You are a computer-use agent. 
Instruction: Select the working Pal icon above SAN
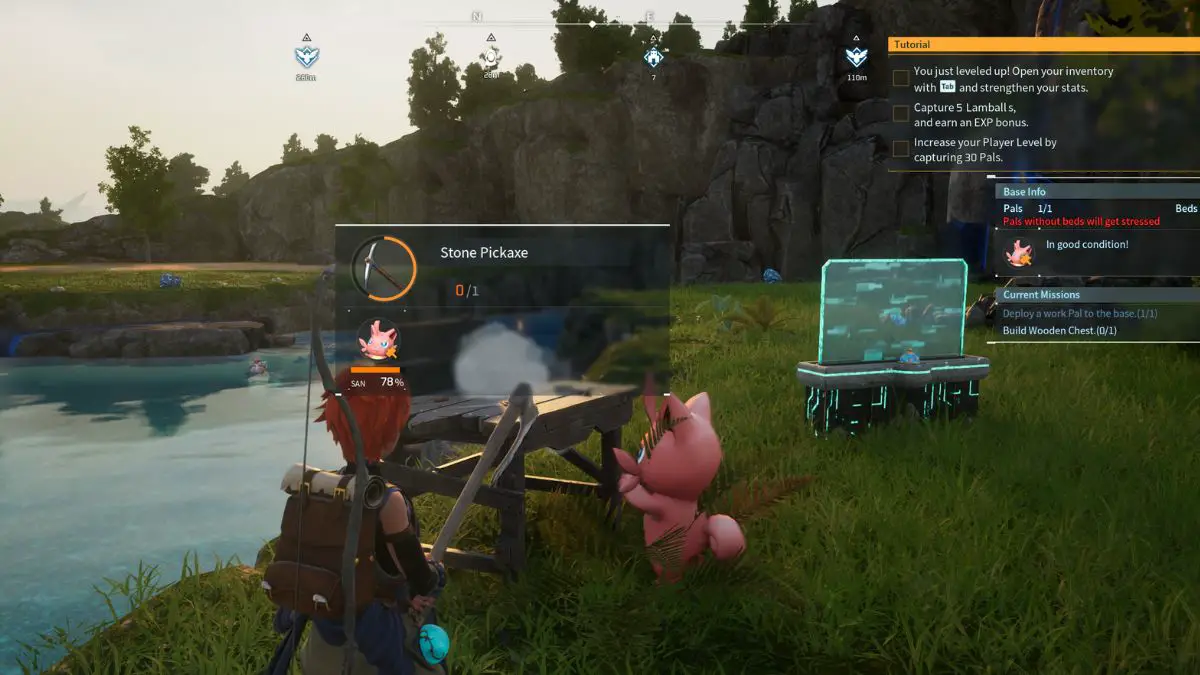(377, 341)
